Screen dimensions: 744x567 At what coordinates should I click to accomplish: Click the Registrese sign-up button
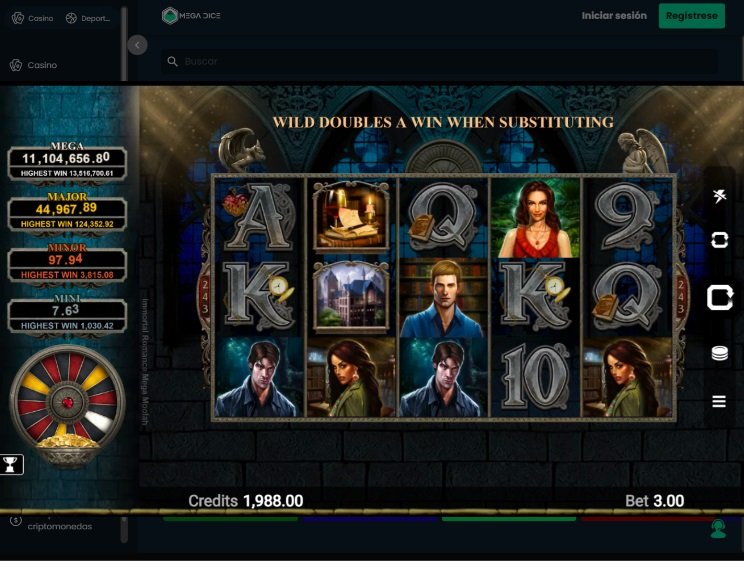point(691,16)
